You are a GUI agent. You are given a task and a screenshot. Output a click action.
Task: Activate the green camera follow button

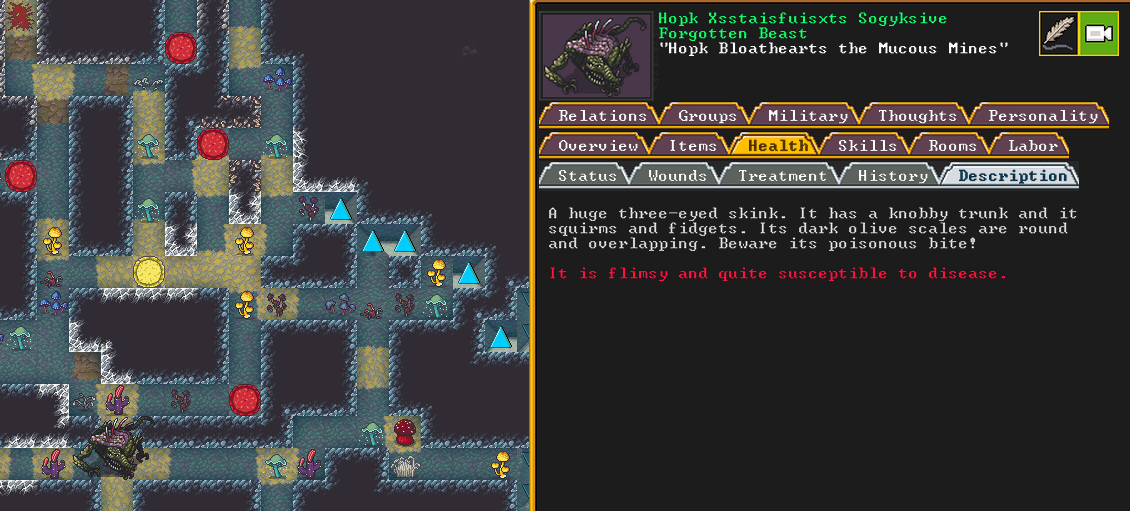[1099, 34]
